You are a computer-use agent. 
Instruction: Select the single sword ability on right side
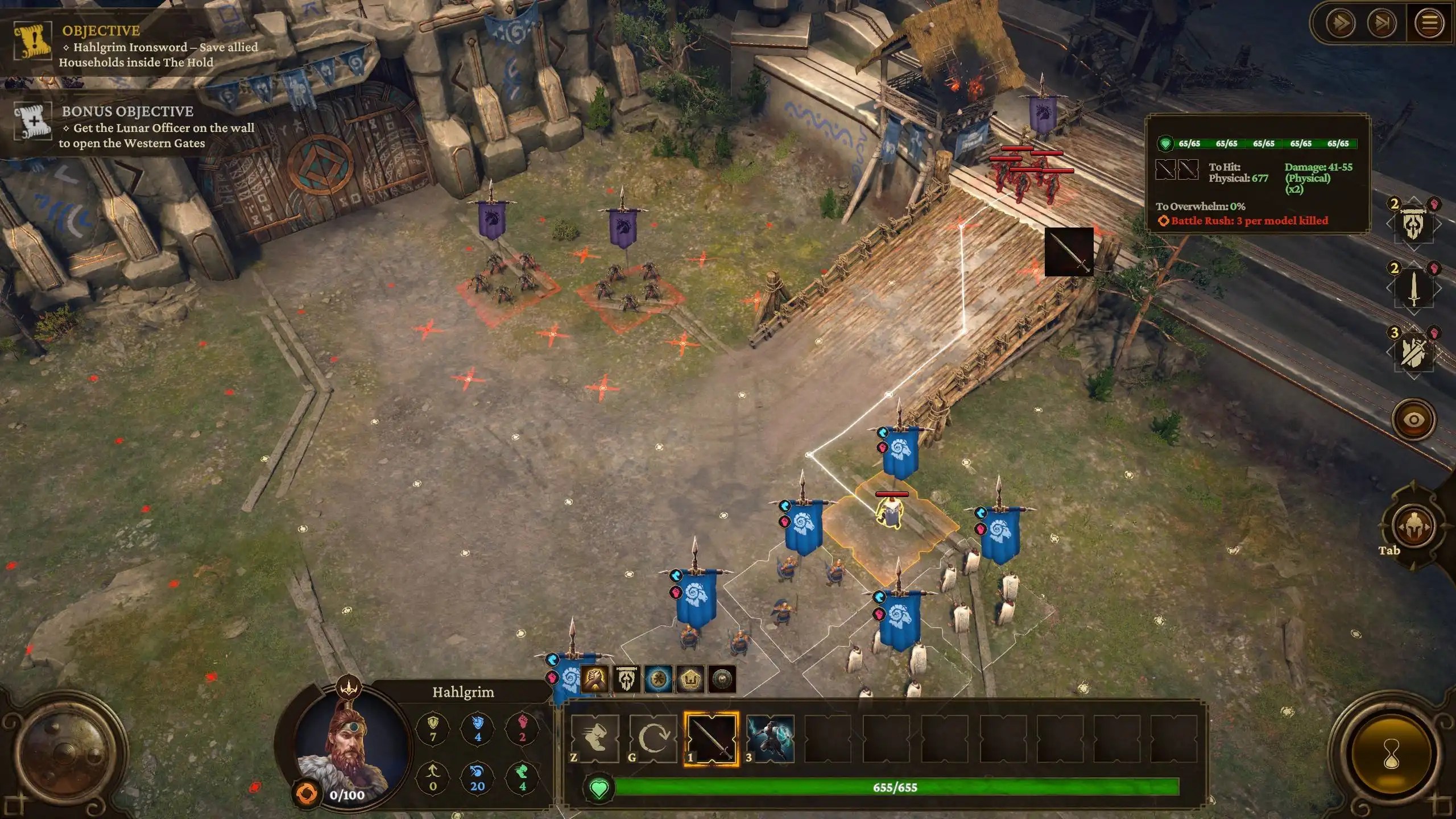1414,289
